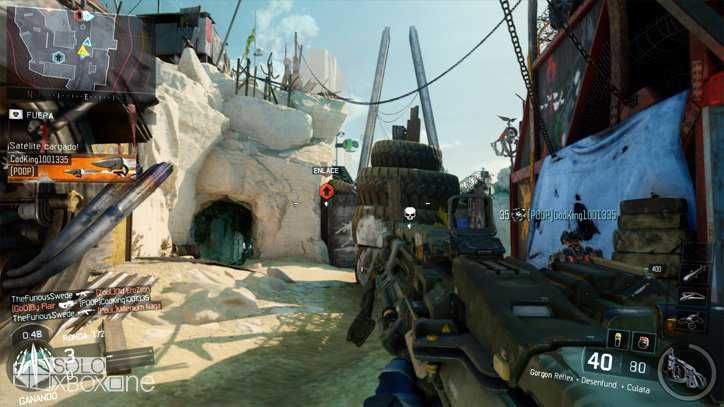
Task: Select the top scorestreak icon
Action: click(692, 272)
